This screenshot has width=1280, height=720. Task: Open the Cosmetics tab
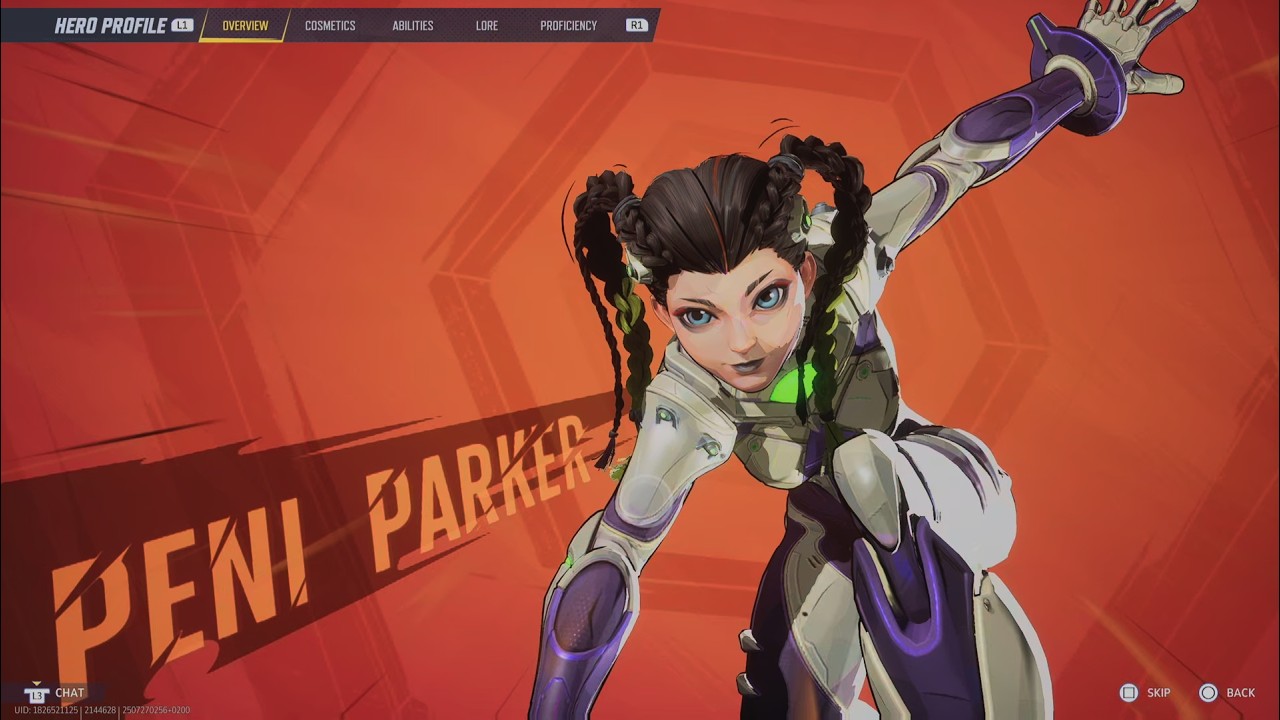pyautogui.click(x=330, y=26)
